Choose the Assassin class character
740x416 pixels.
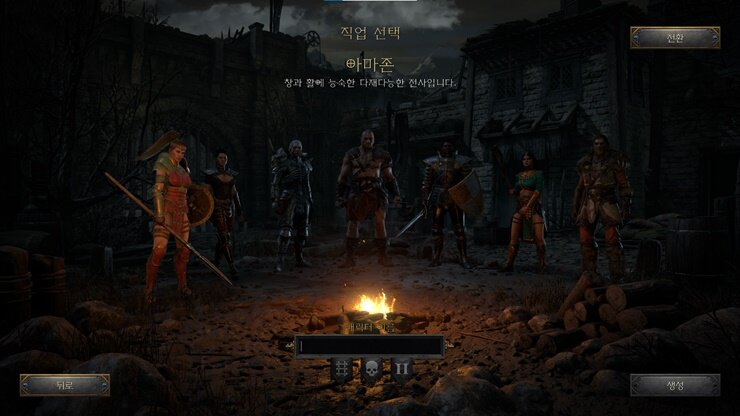click(x=224, y=210)
